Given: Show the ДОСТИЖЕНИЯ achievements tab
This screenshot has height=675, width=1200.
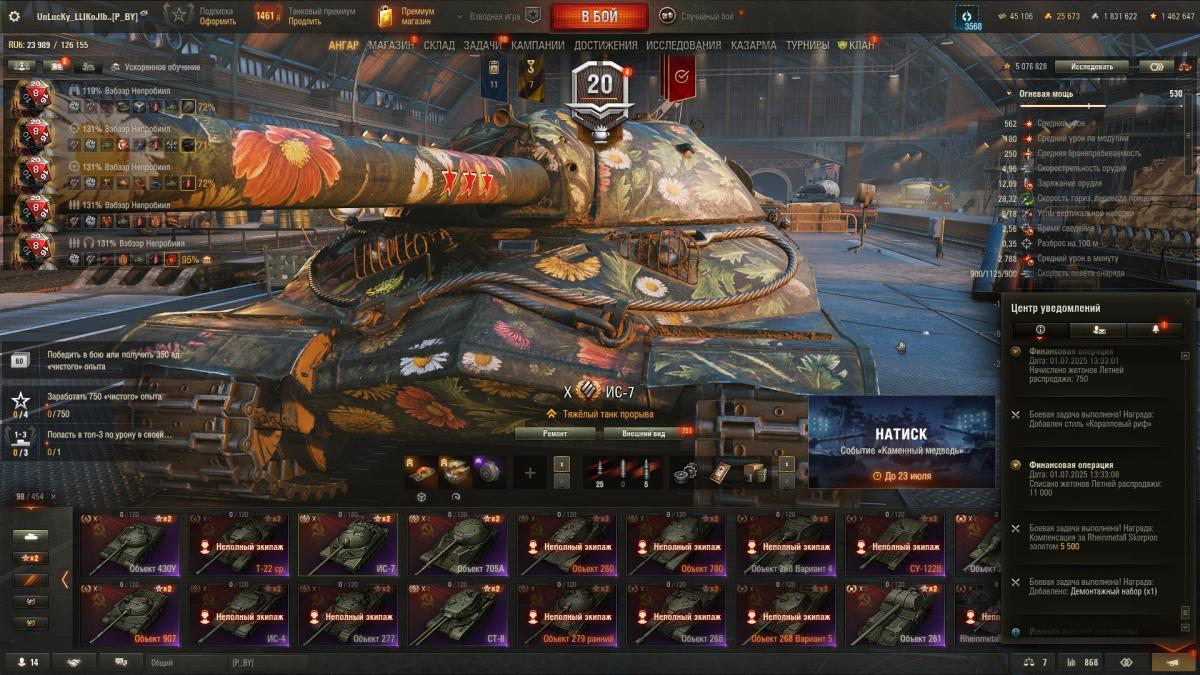Looking at the screenshot, I should (x=606, y=45).
